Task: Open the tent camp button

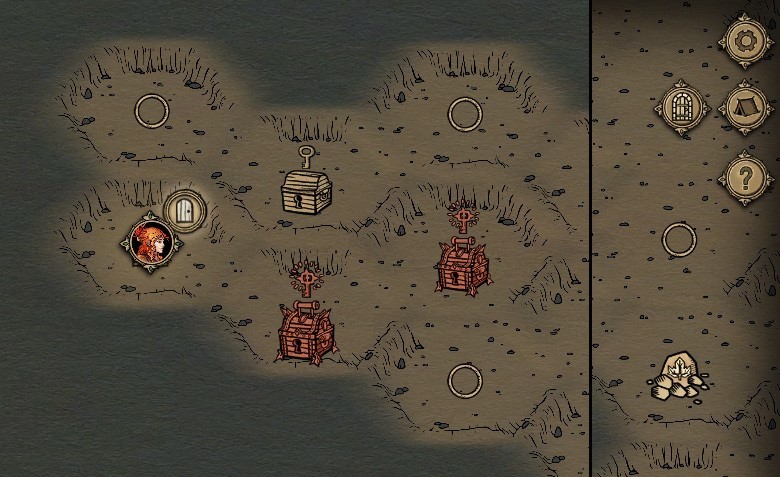Action: [x=743, y=107]
